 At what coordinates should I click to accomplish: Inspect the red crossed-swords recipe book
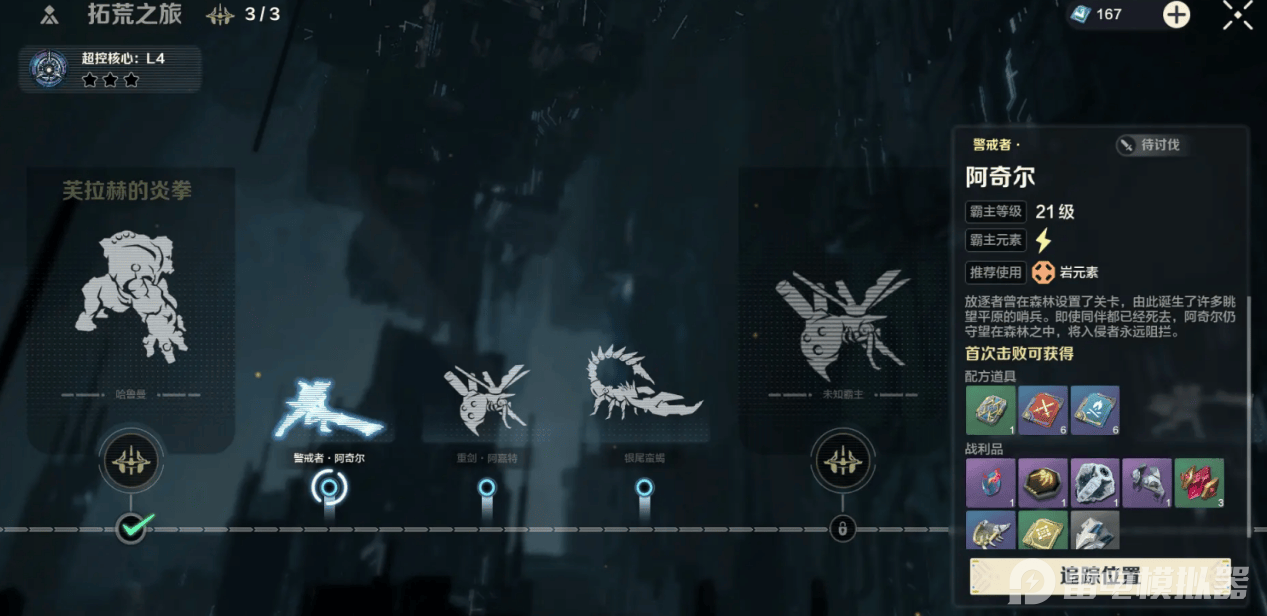(1043, 410)
